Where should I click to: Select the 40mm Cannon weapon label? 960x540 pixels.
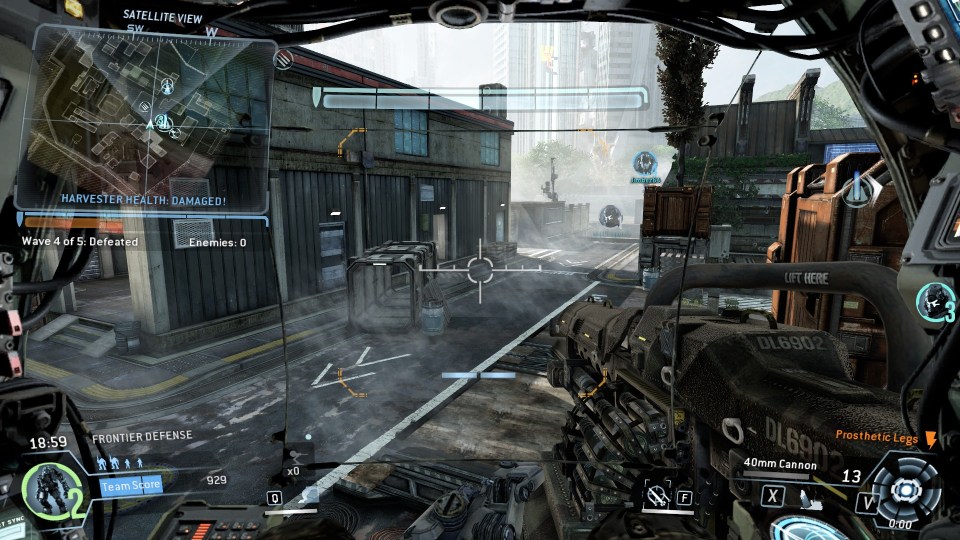780,464
